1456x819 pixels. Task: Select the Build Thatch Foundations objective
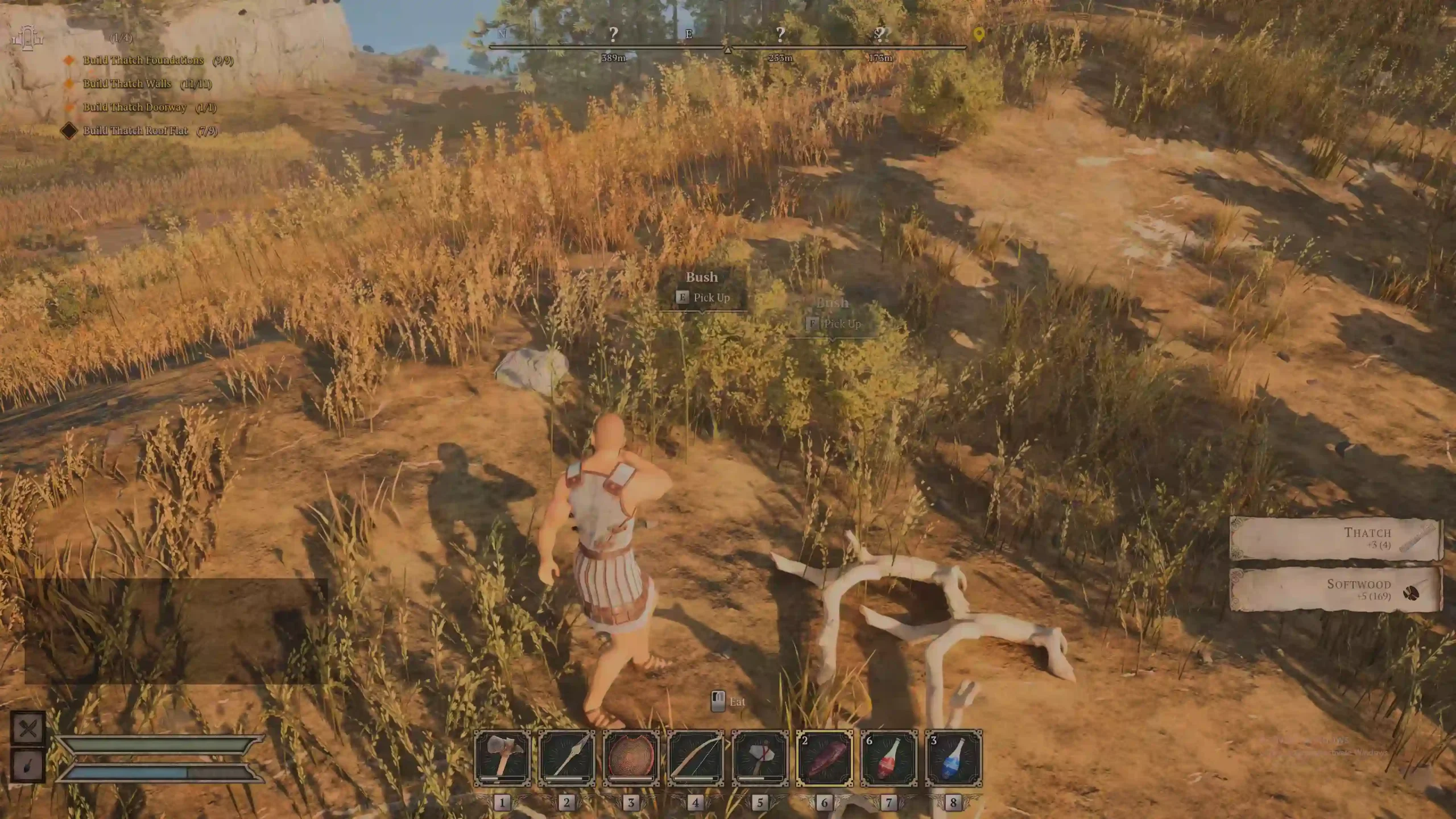[x=143, y=60]
